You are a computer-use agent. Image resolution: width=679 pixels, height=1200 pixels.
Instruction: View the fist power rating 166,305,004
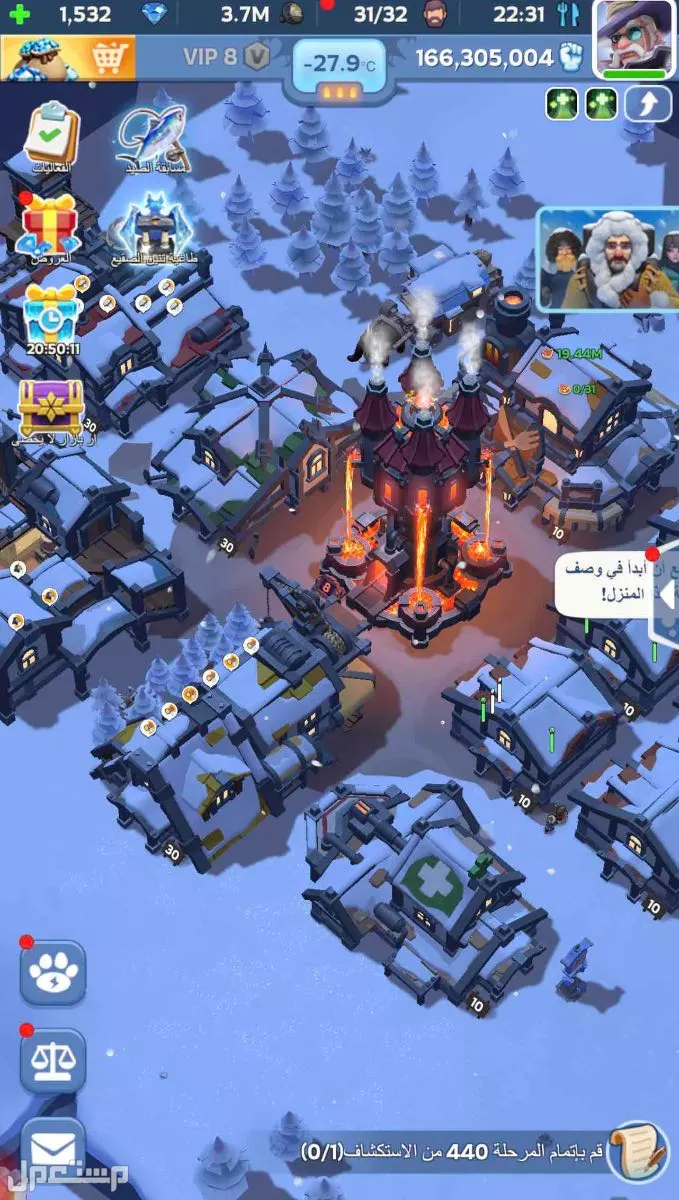coord(499,57)
